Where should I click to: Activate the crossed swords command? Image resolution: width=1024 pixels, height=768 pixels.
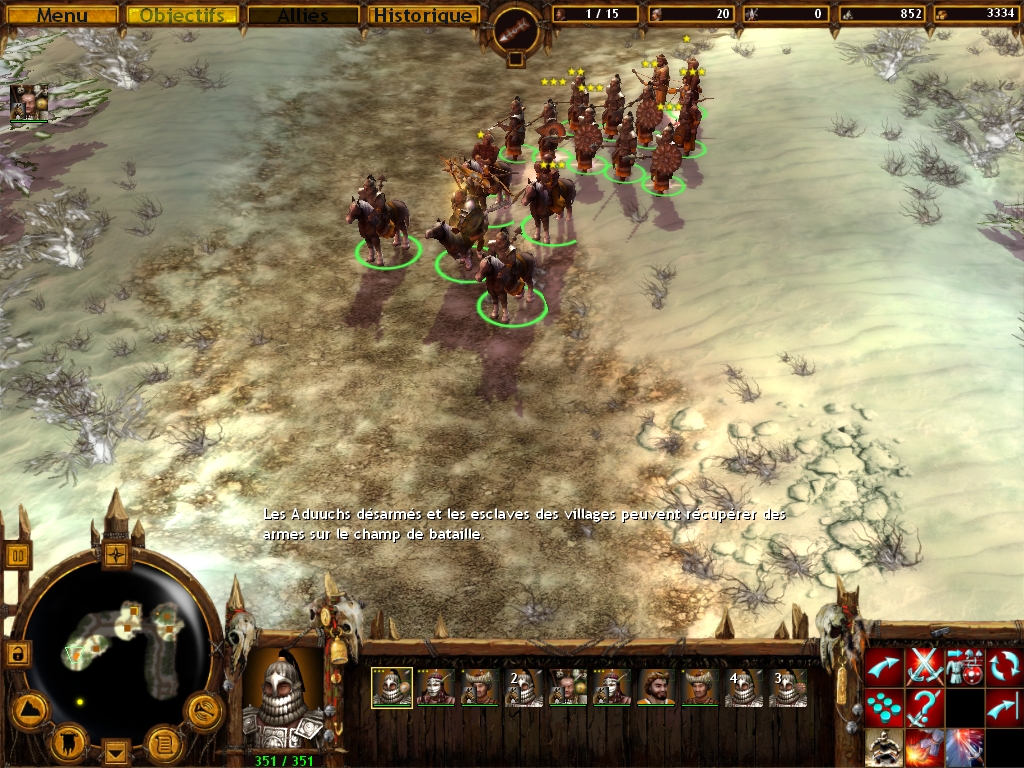tap(924, 667)
